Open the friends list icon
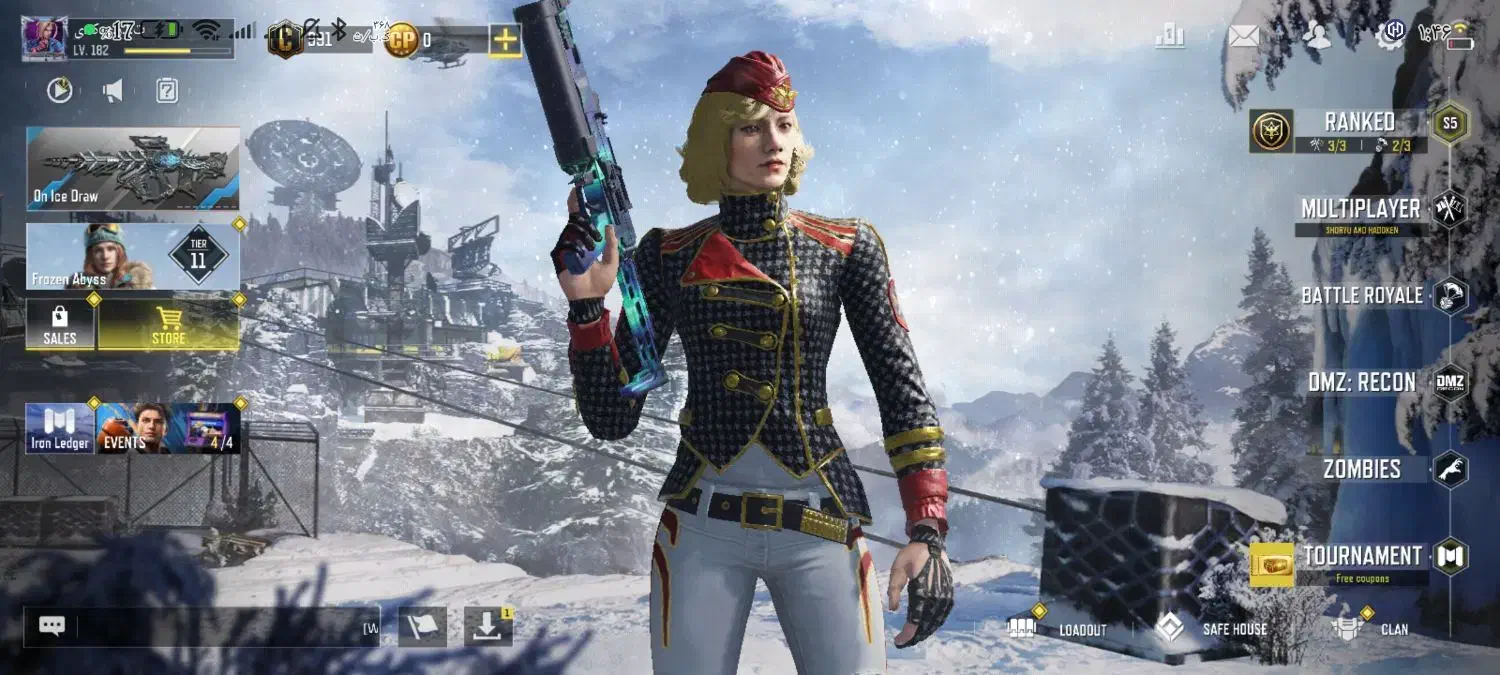Screen dimensions: 1500x675 tap(1318, 37)
